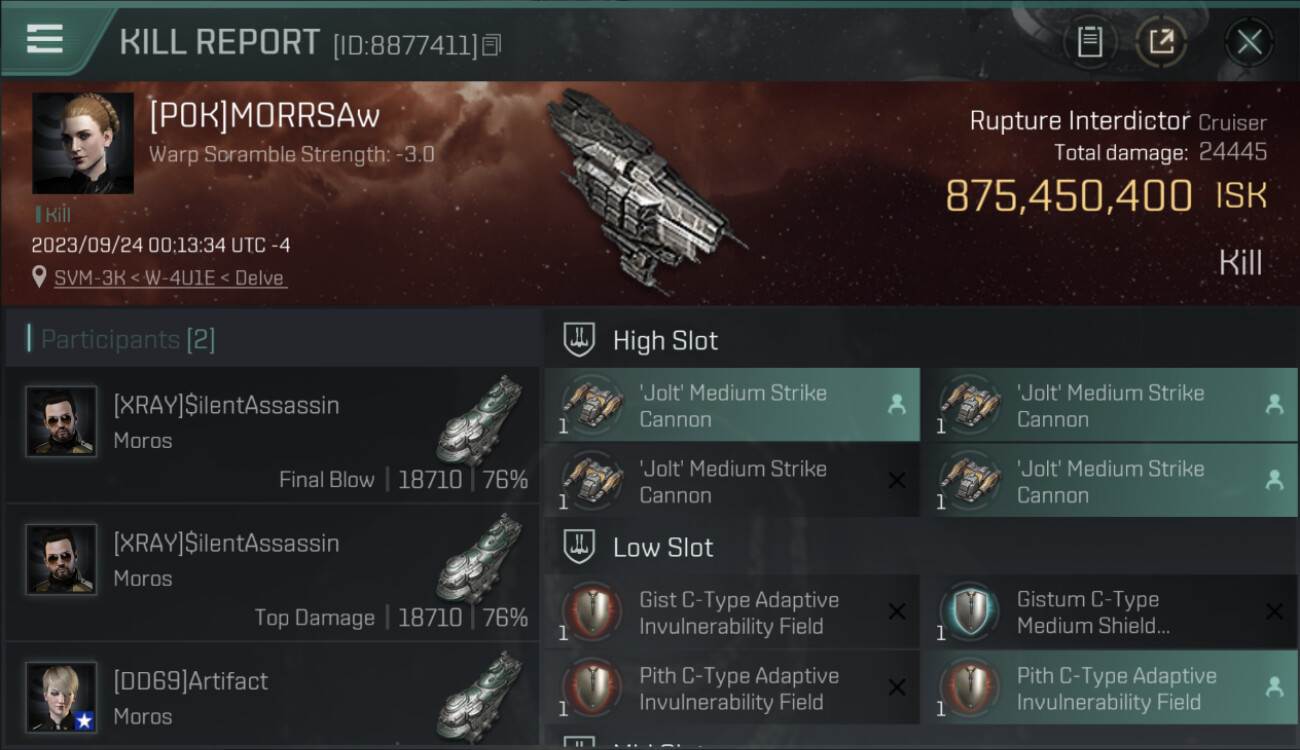Show the Low Slot section
The height and width of the screenshot is (750, 1300).
click(x=663, y=548)
